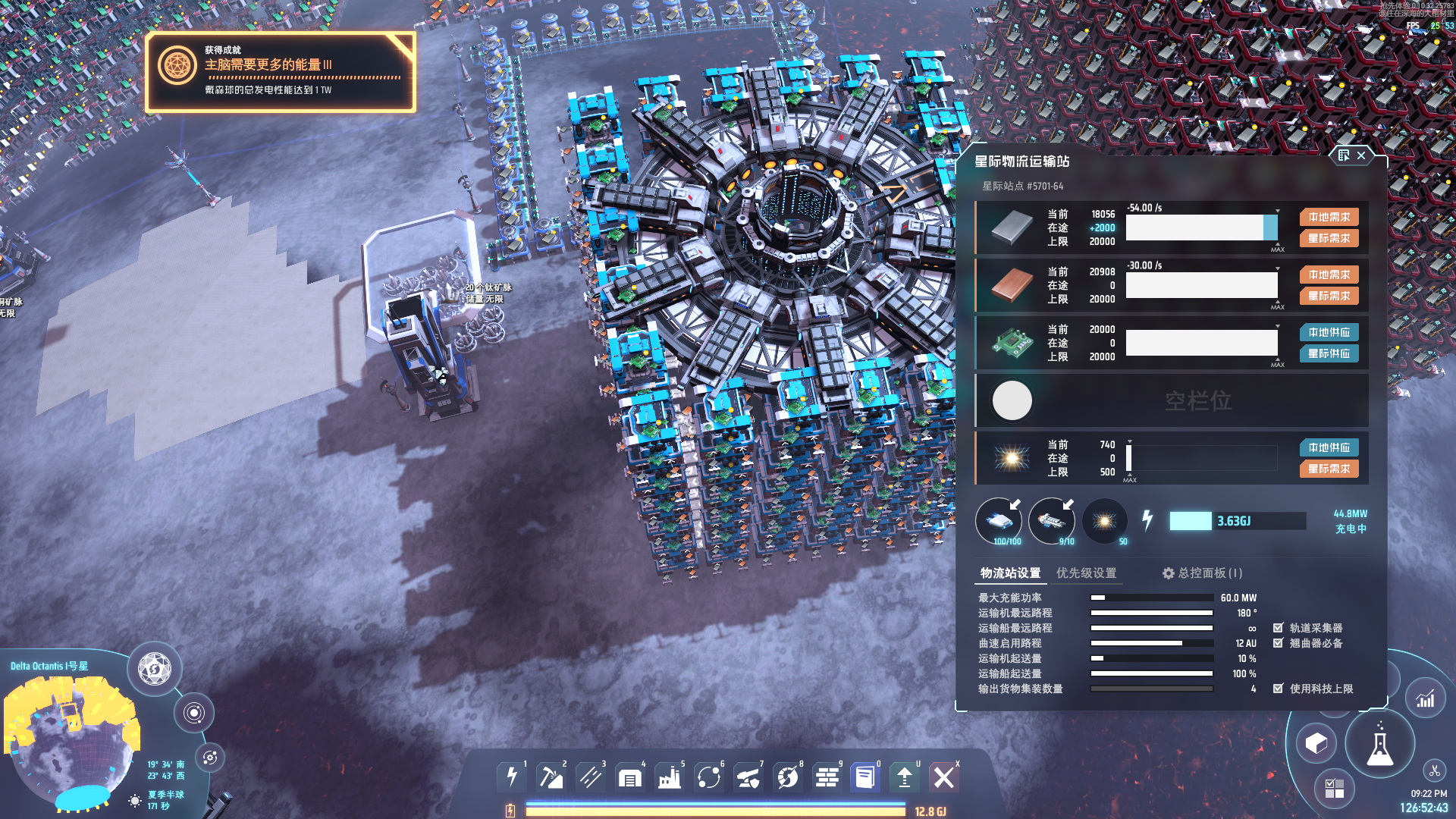
Task: Close the 星际物流运输站 station panel
Action: coord(1361,155)
